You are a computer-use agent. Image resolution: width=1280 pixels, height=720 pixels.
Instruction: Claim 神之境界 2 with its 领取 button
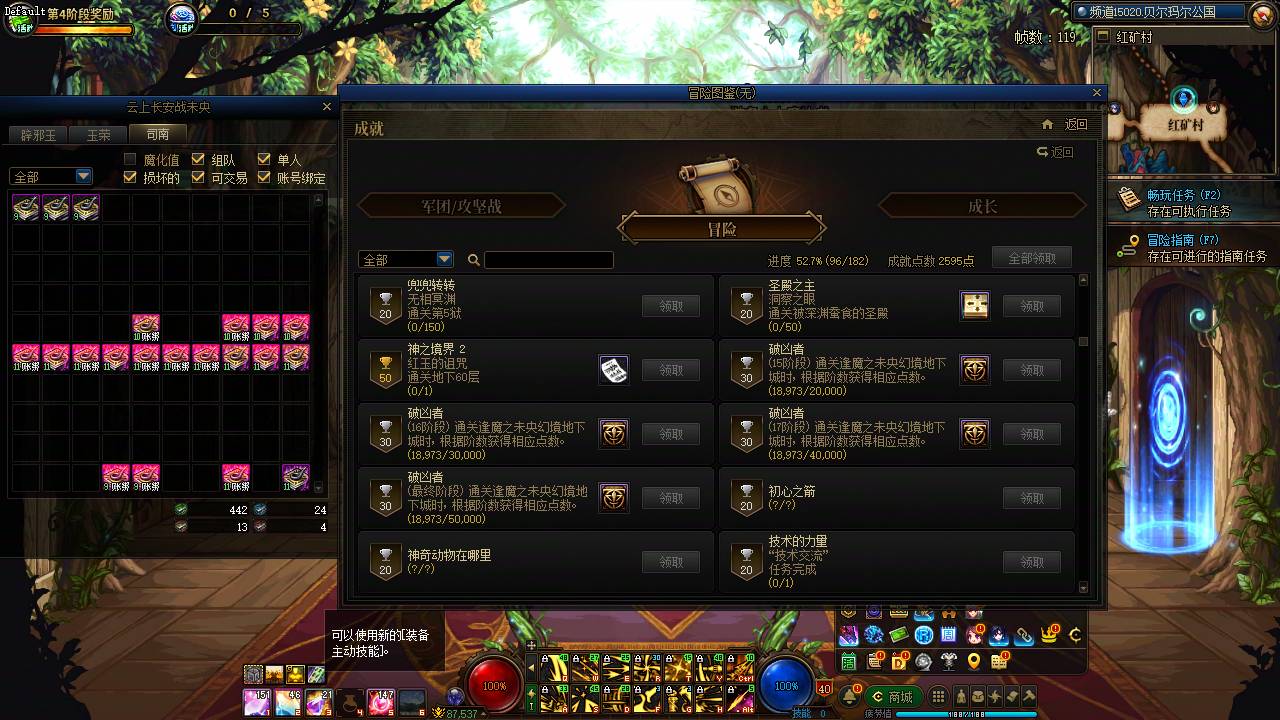pyautogui.click(x=671, y=369)
